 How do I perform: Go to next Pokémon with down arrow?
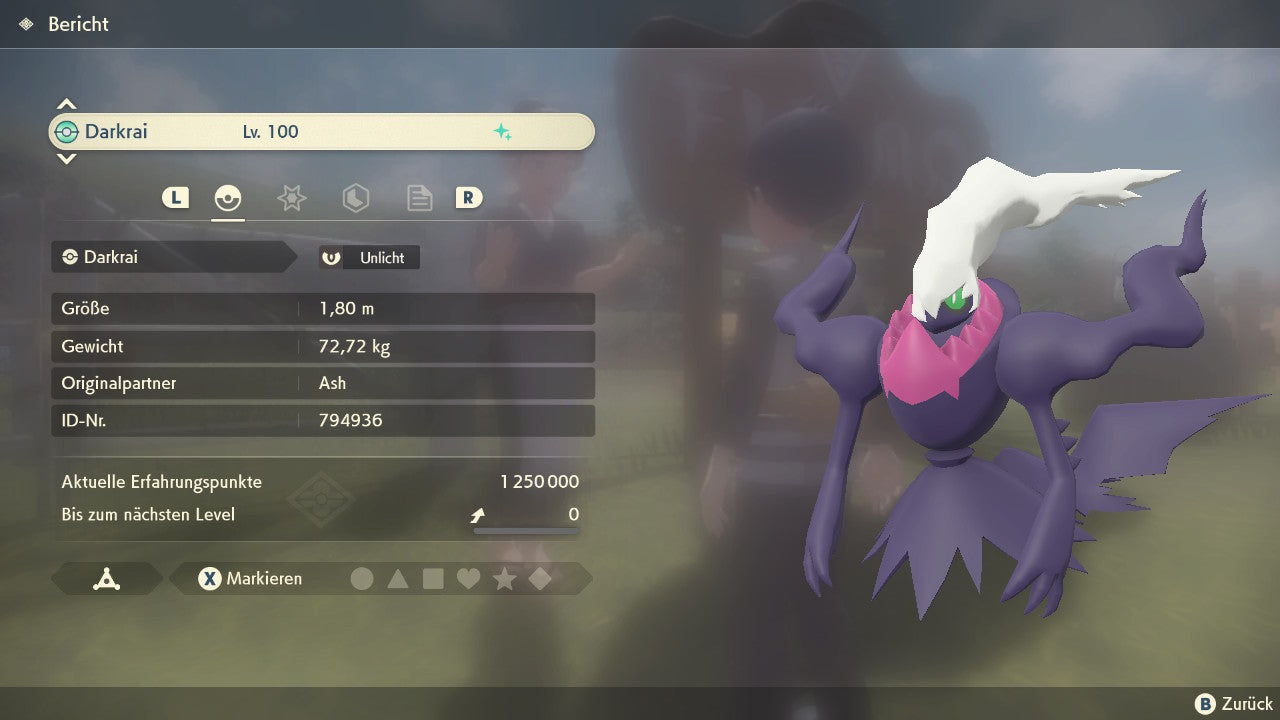(x=66, y=158)
